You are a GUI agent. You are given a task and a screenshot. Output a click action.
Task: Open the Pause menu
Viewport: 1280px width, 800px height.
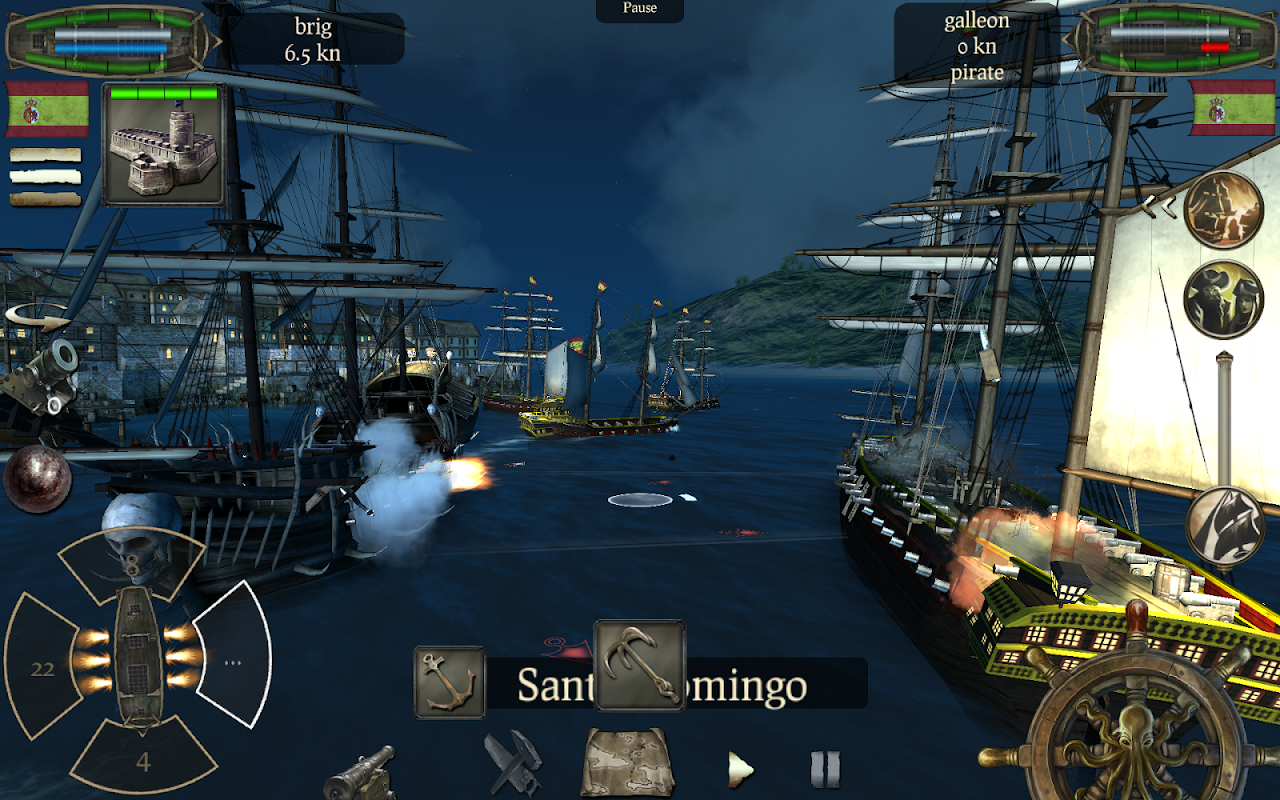pyautogui.click(x=640, y=9)
